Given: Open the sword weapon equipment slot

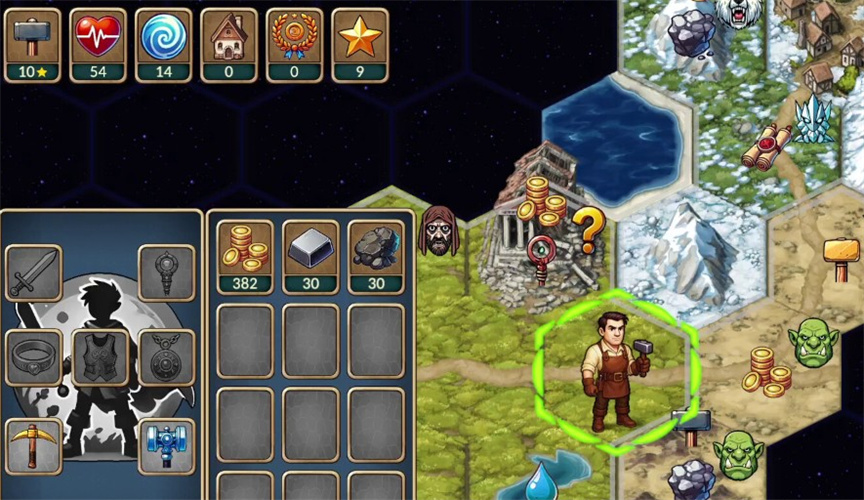Looking at the screenshot, I should pos(33,273).
